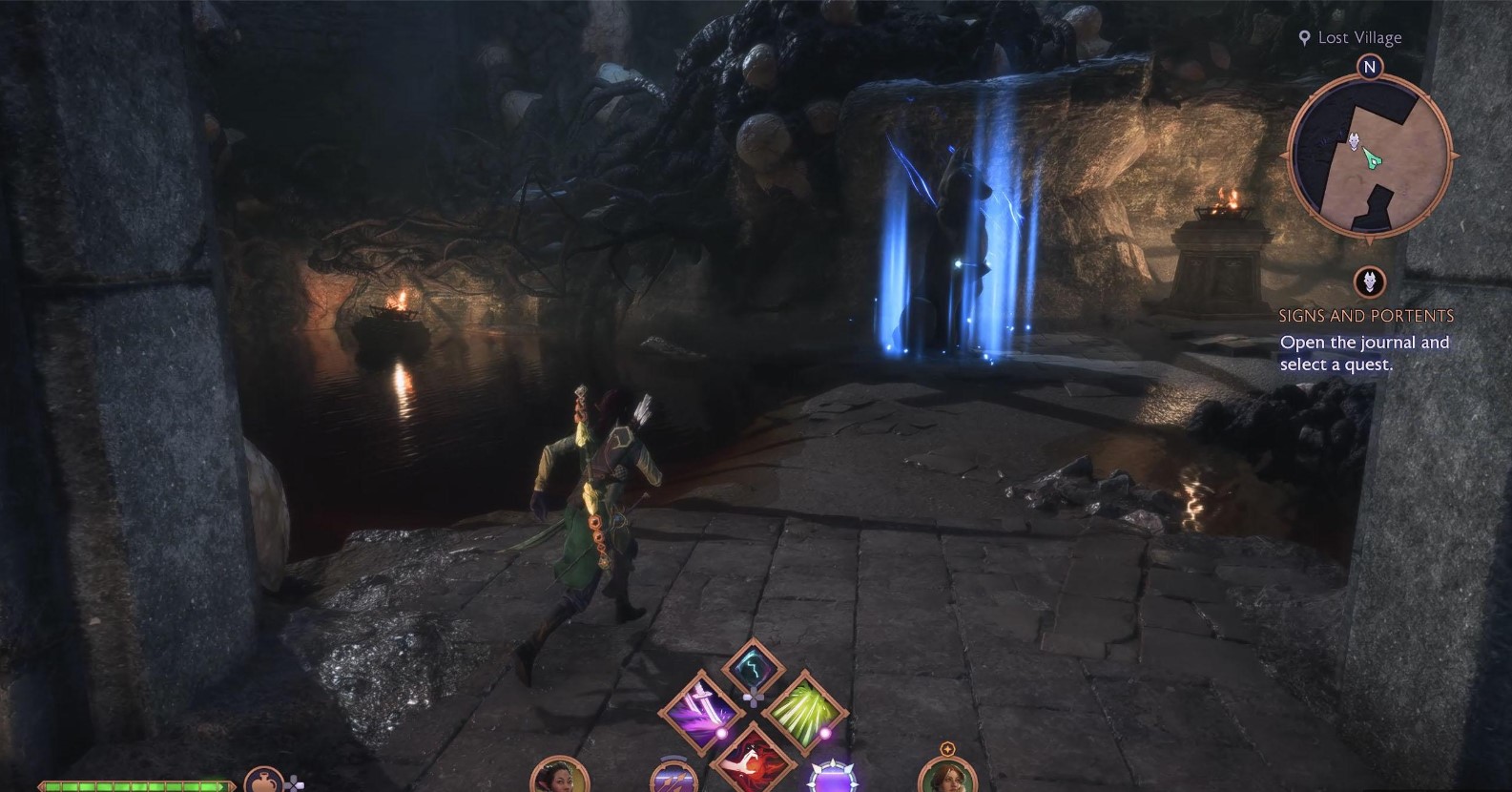The width and height of the screenshot is (1512, 792).
Task: Activate the purple dagger strike ability
Action: coord(701,713)
